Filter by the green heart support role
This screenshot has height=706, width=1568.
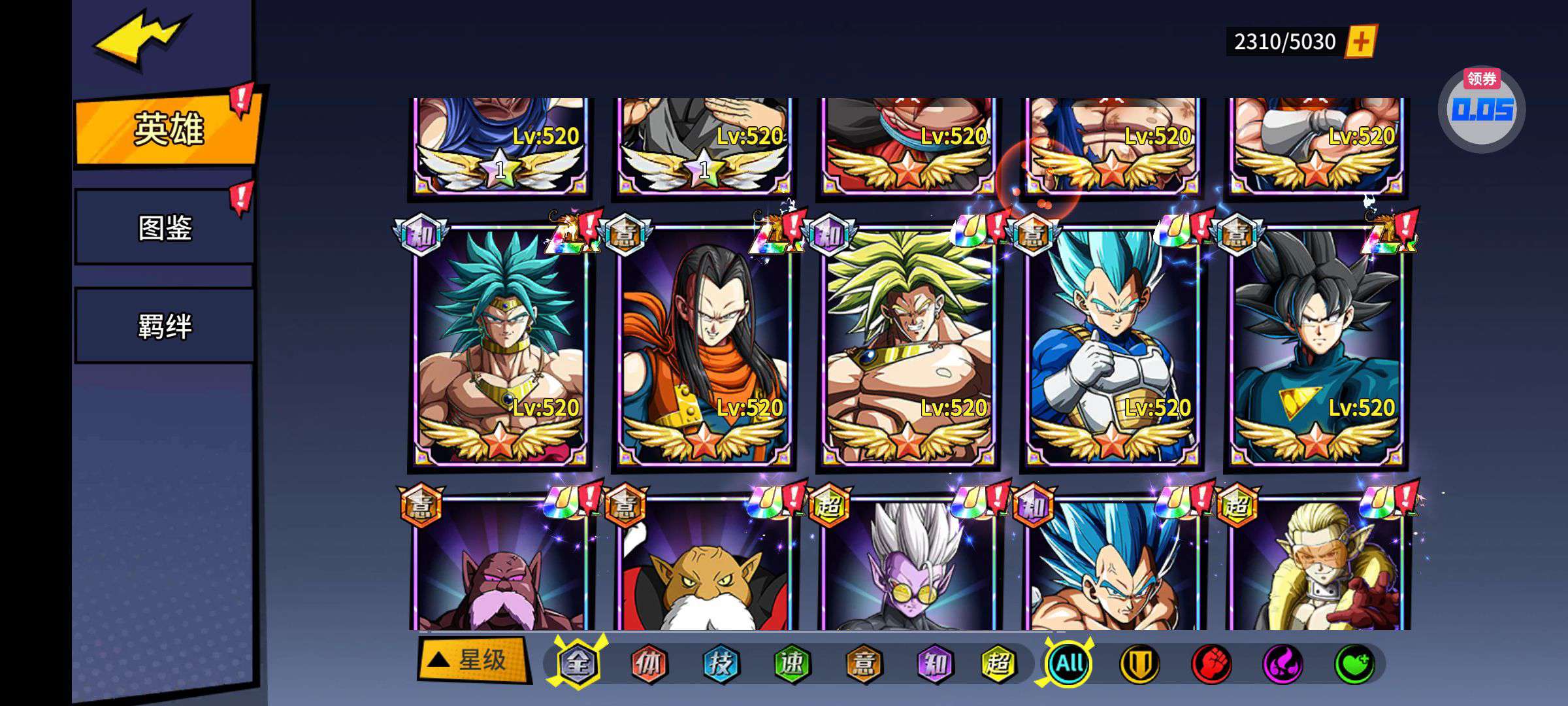tap(1354, 664)
